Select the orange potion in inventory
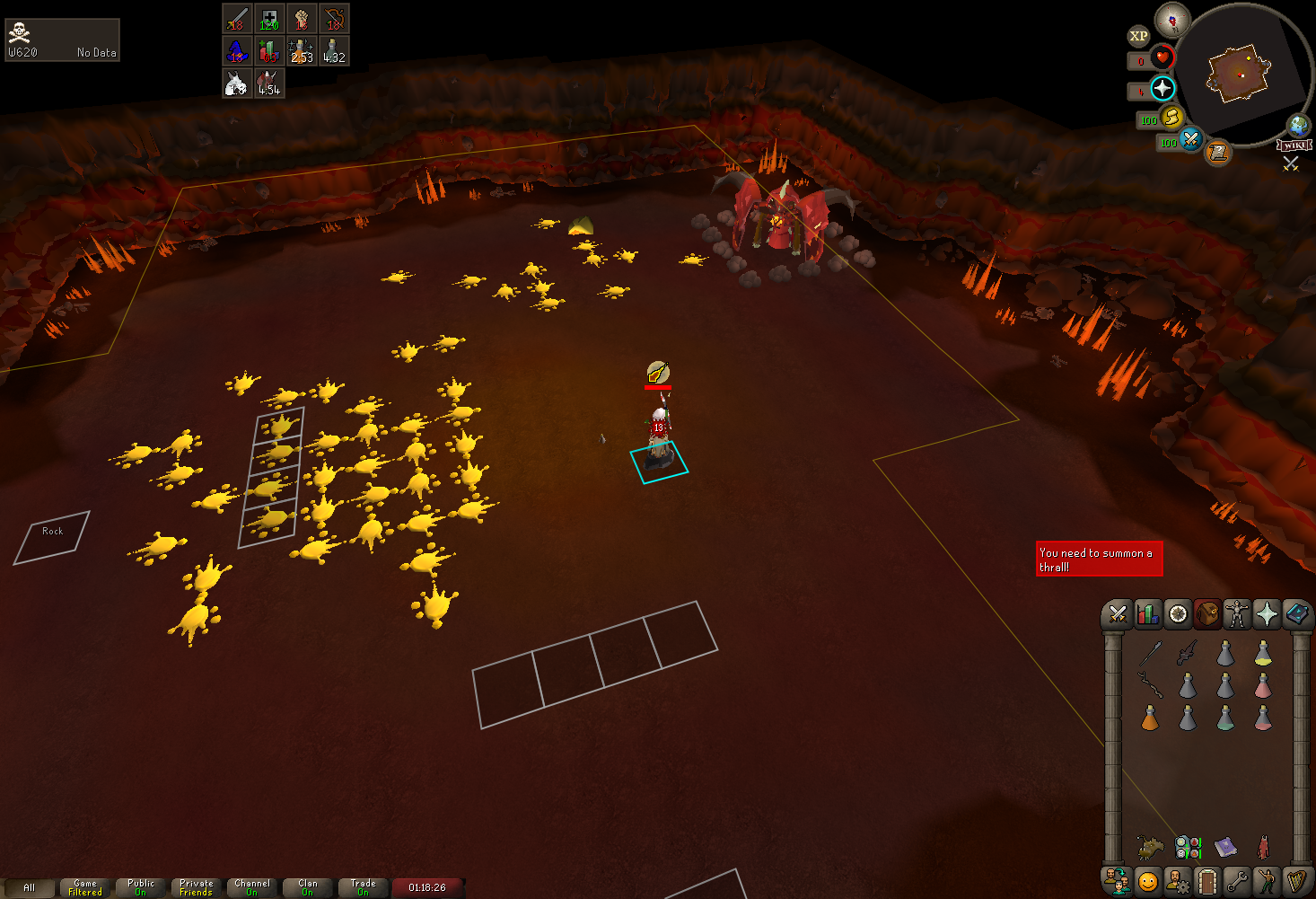This screenshot has height=899, width=1316. 1150,718
